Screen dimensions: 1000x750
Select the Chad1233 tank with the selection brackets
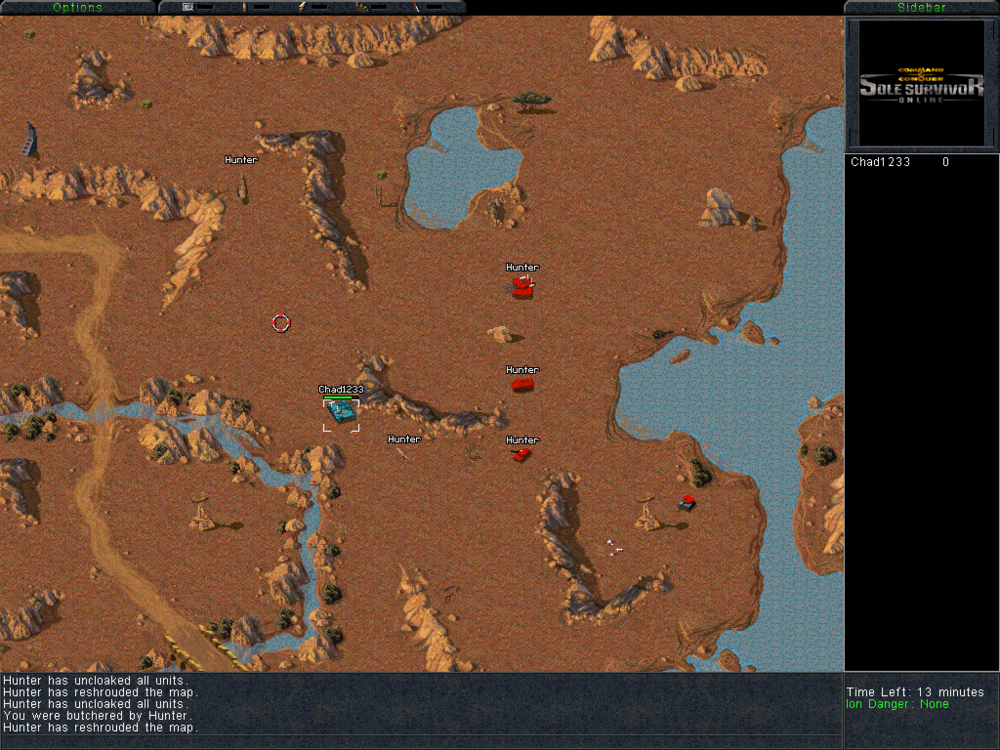click(341, 411)
